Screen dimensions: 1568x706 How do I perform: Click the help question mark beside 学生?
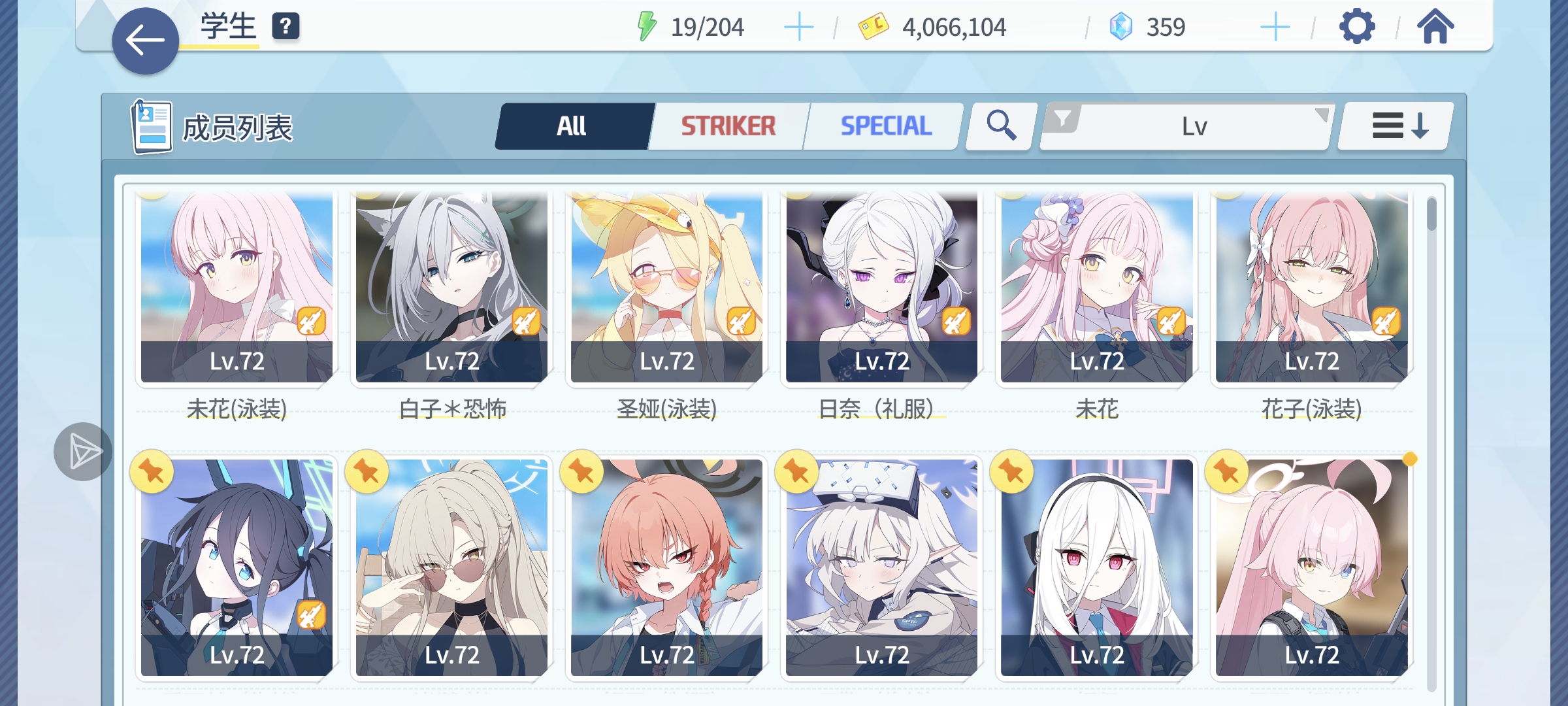click(x=286, y=28)
